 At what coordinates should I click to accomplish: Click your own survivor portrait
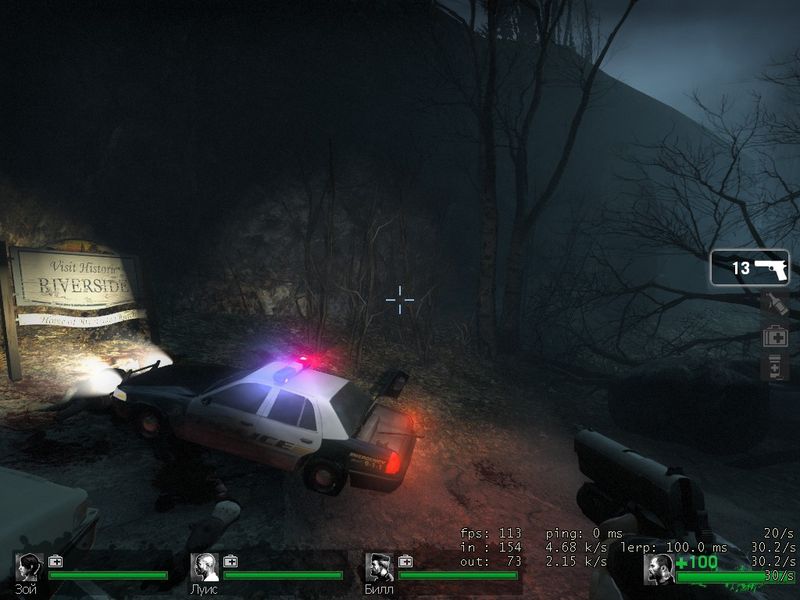(x=659, y=568)
